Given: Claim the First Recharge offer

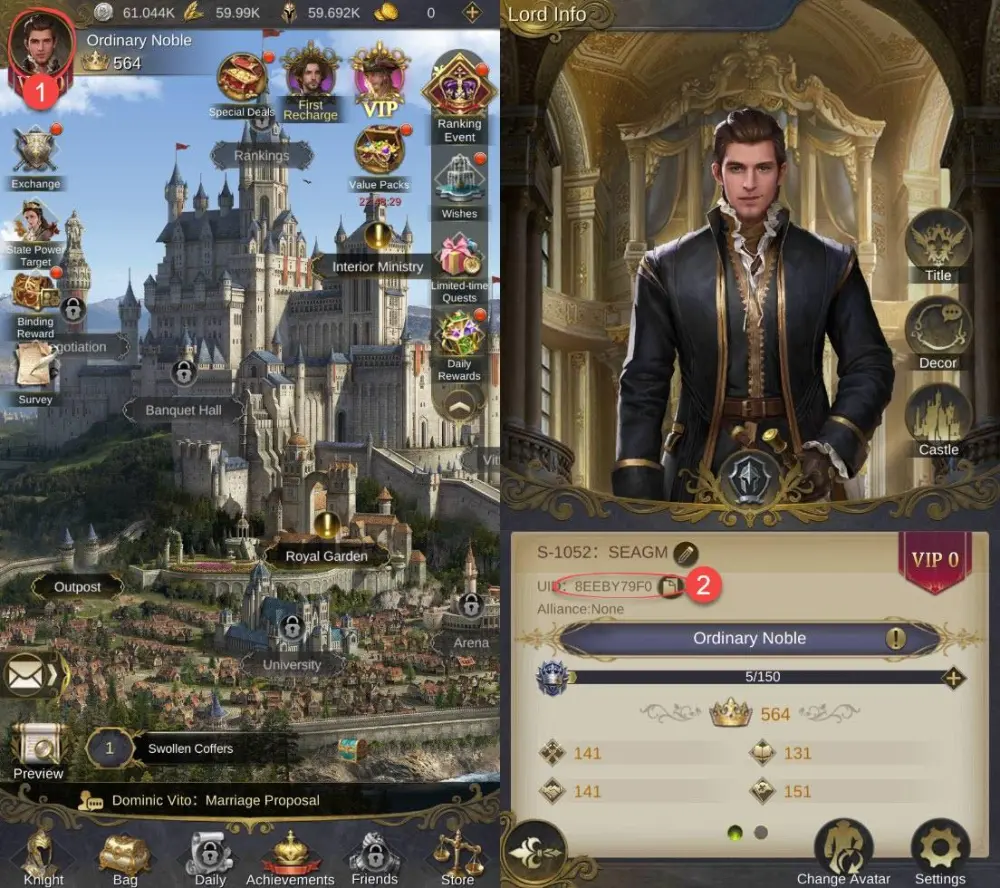Looking at the screenshot, I should coord(310,72).
